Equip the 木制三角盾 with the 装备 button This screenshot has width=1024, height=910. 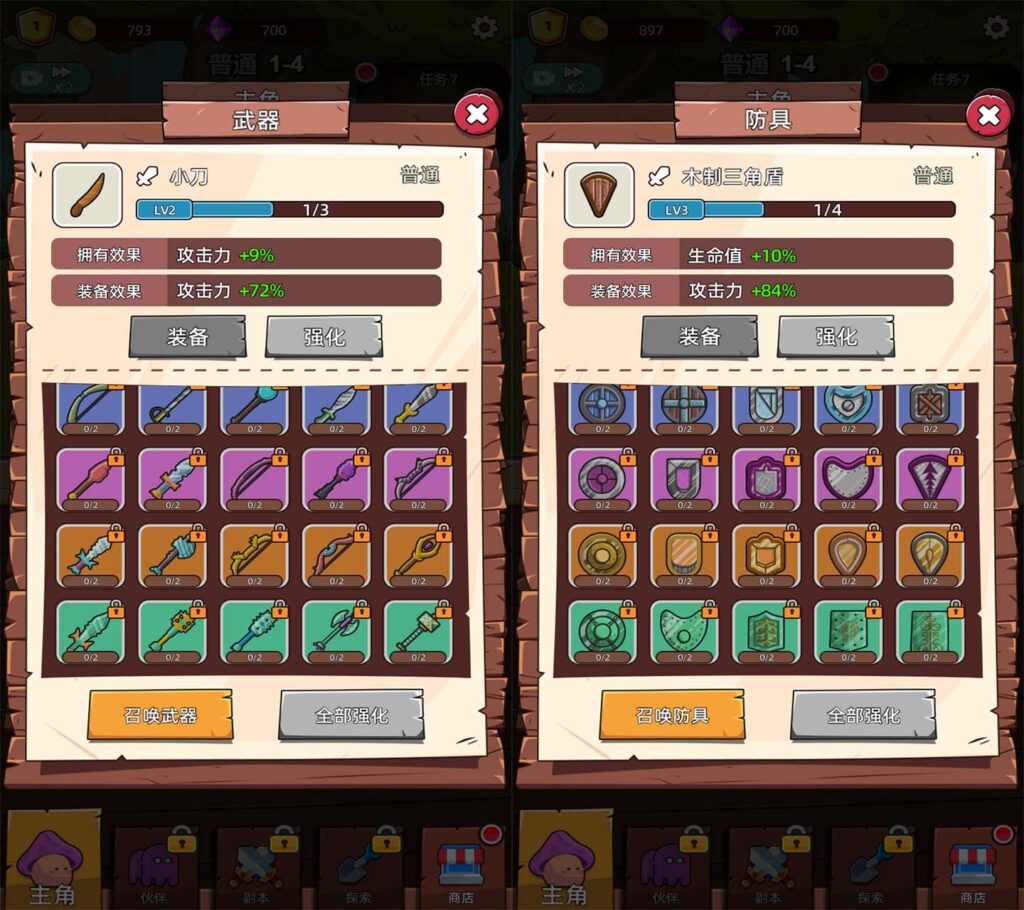coord(699,337)
